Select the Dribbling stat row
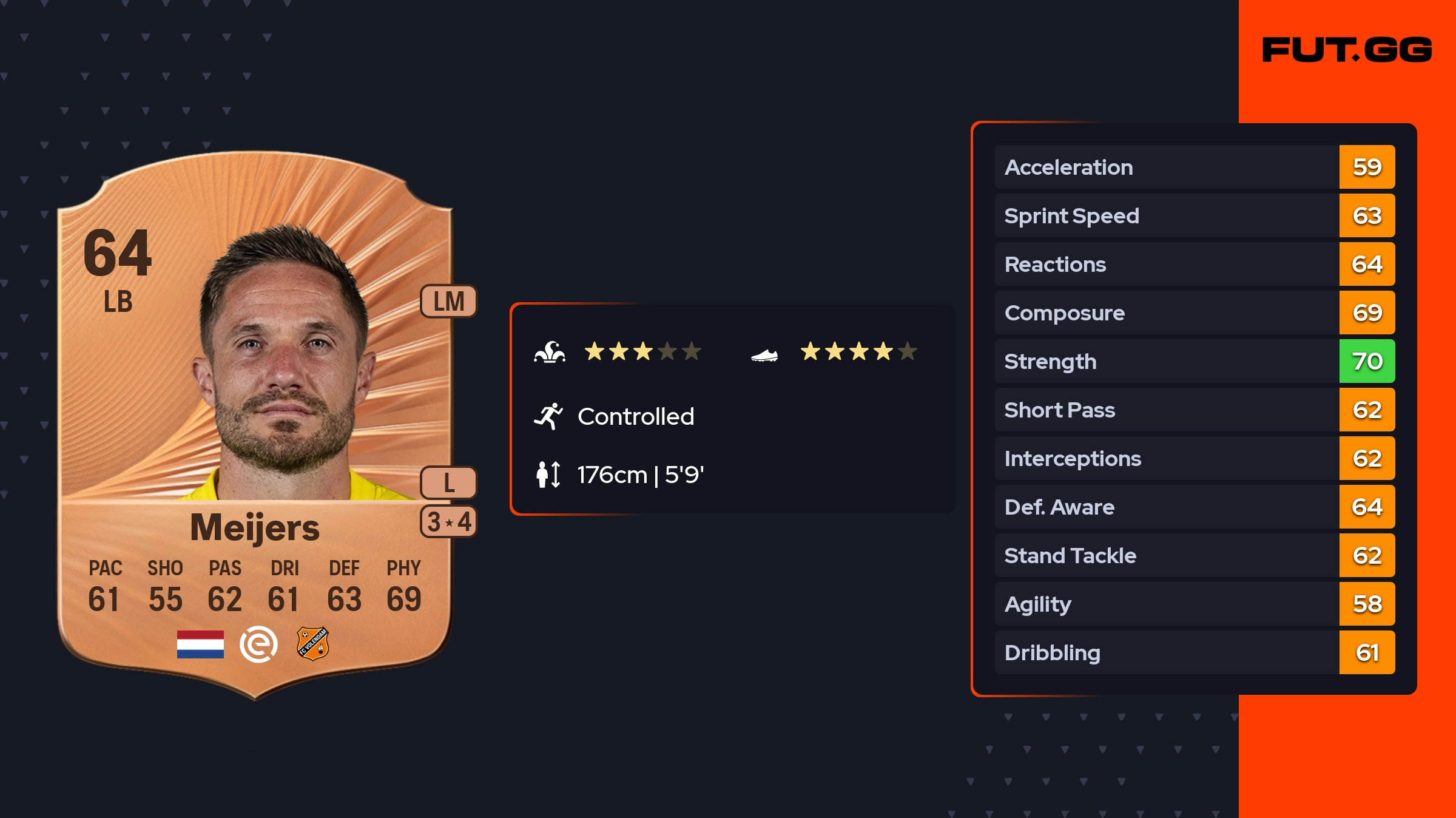Screen dimensions: 1456x818 point(1194,653)
